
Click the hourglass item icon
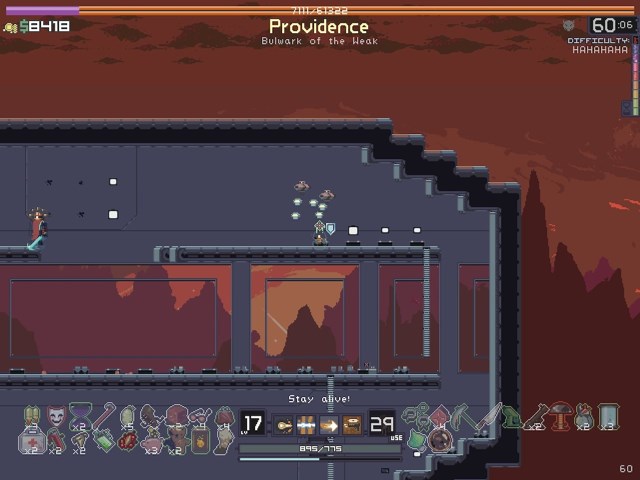(x=80, y=415)
